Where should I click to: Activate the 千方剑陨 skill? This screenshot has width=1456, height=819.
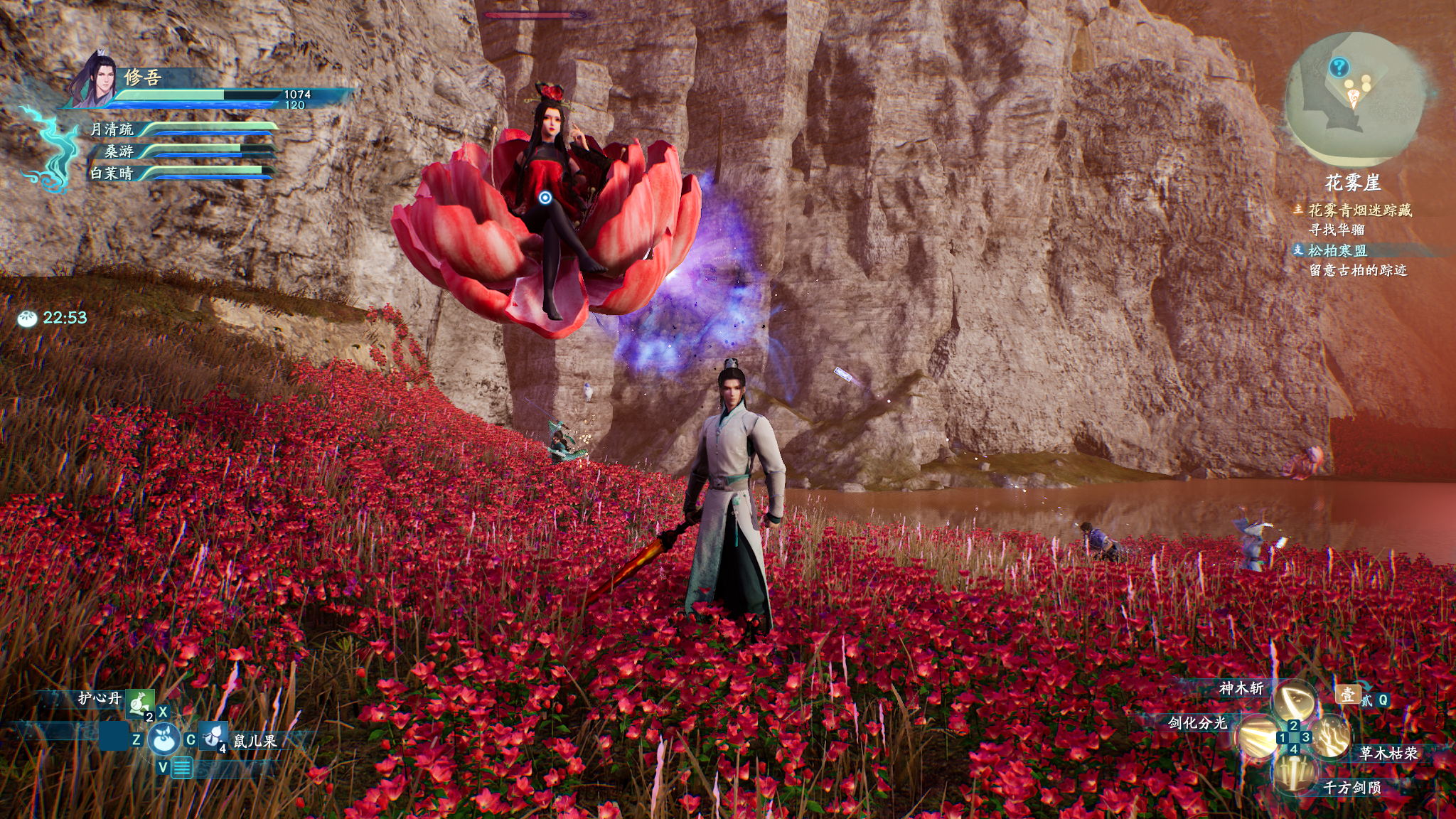(x=1294, y=772)
